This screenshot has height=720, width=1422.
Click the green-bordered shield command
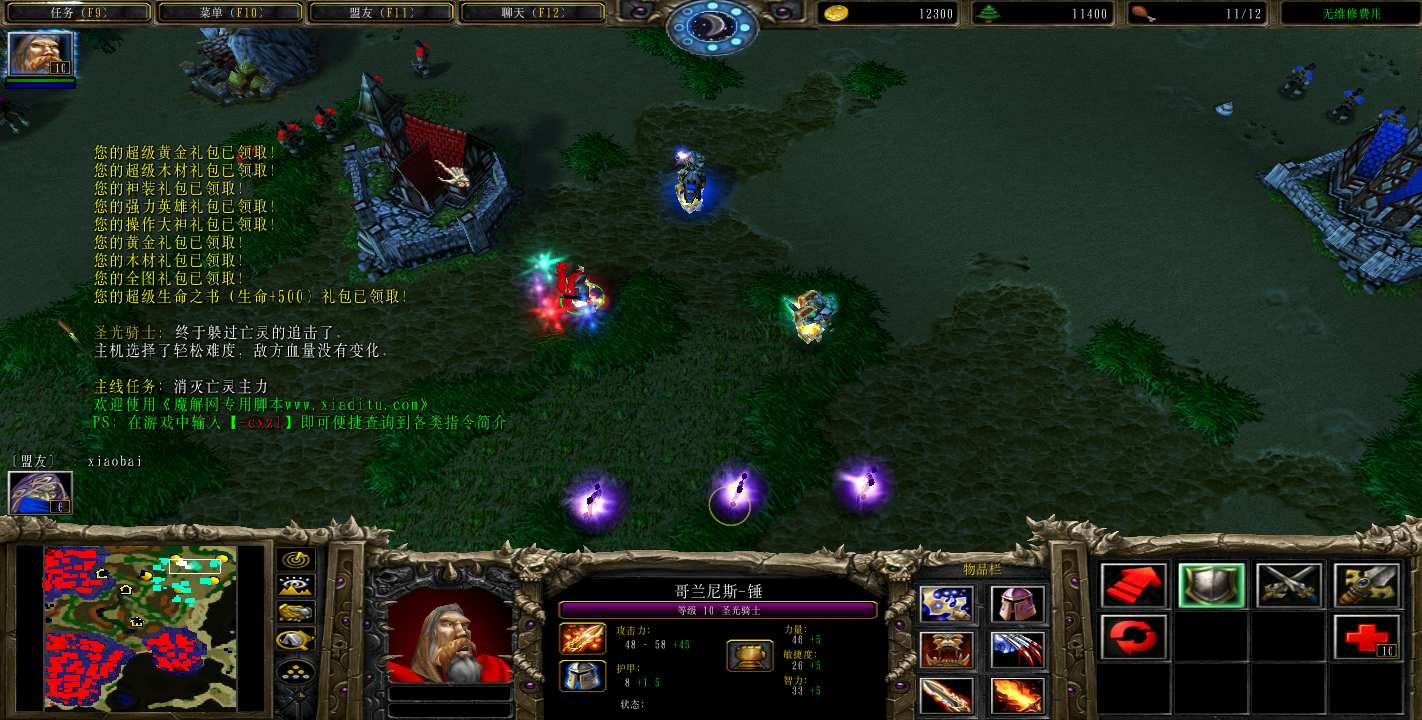1211,586
